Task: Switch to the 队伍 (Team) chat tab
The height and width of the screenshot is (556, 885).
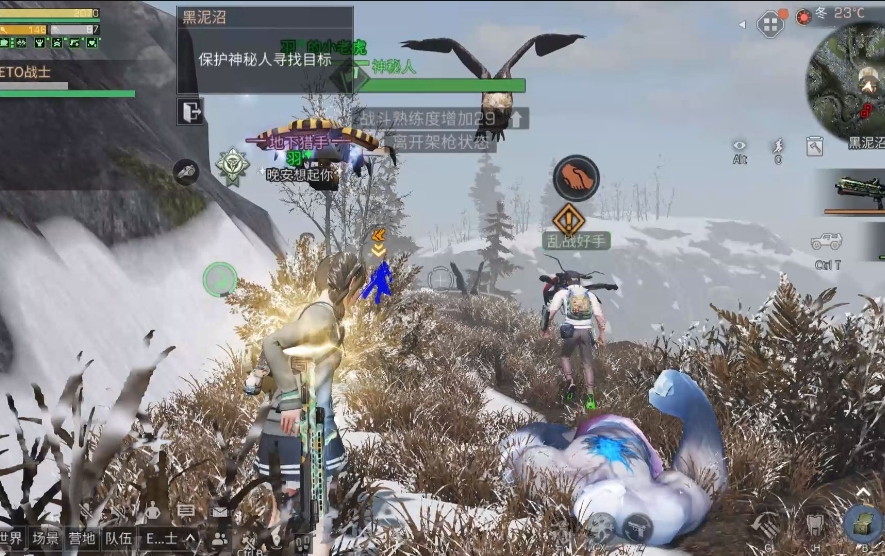Action: click(x=118, y=538)
